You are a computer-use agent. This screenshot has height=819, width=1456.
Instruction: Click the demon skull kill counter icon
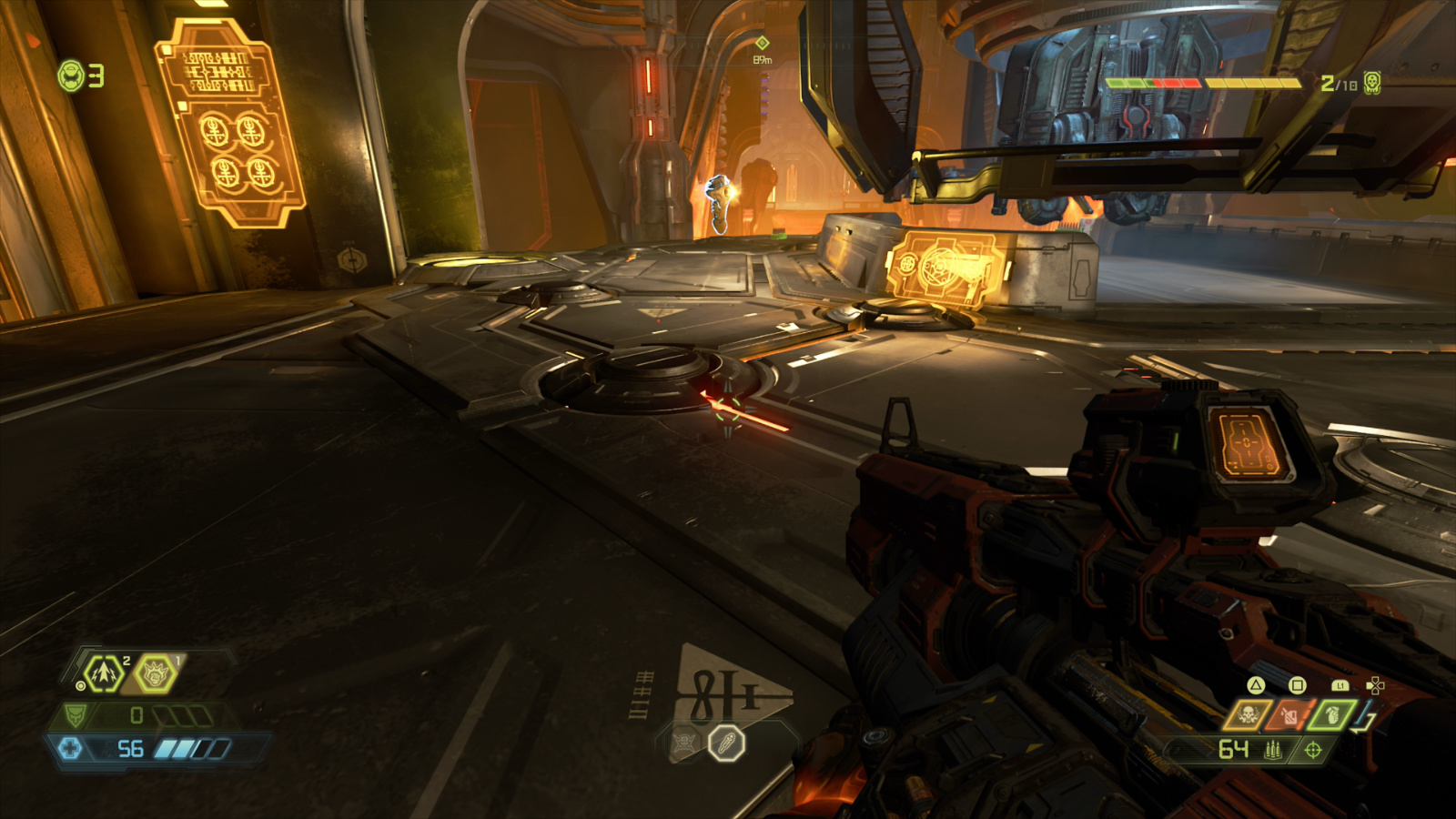1374,84
